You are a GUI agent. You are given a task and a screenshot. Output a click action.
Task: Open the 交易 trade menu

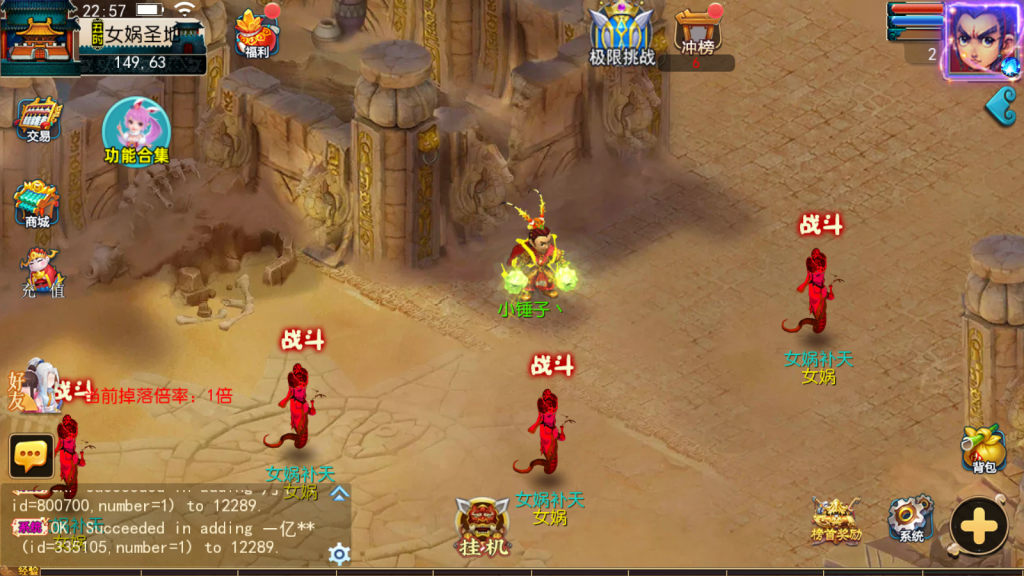pos(38,120)
